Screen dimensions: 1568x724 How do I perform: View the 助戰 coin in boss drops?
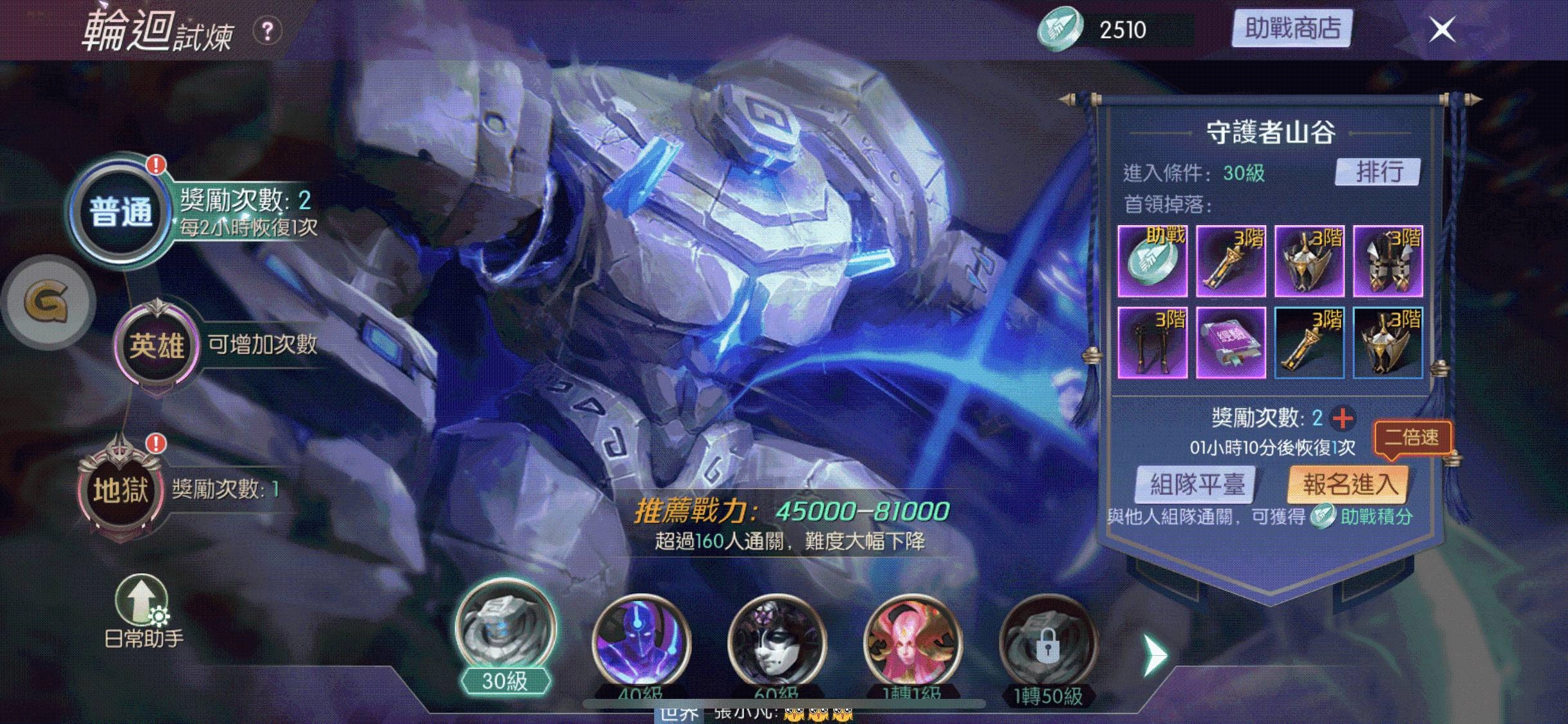1152,260
